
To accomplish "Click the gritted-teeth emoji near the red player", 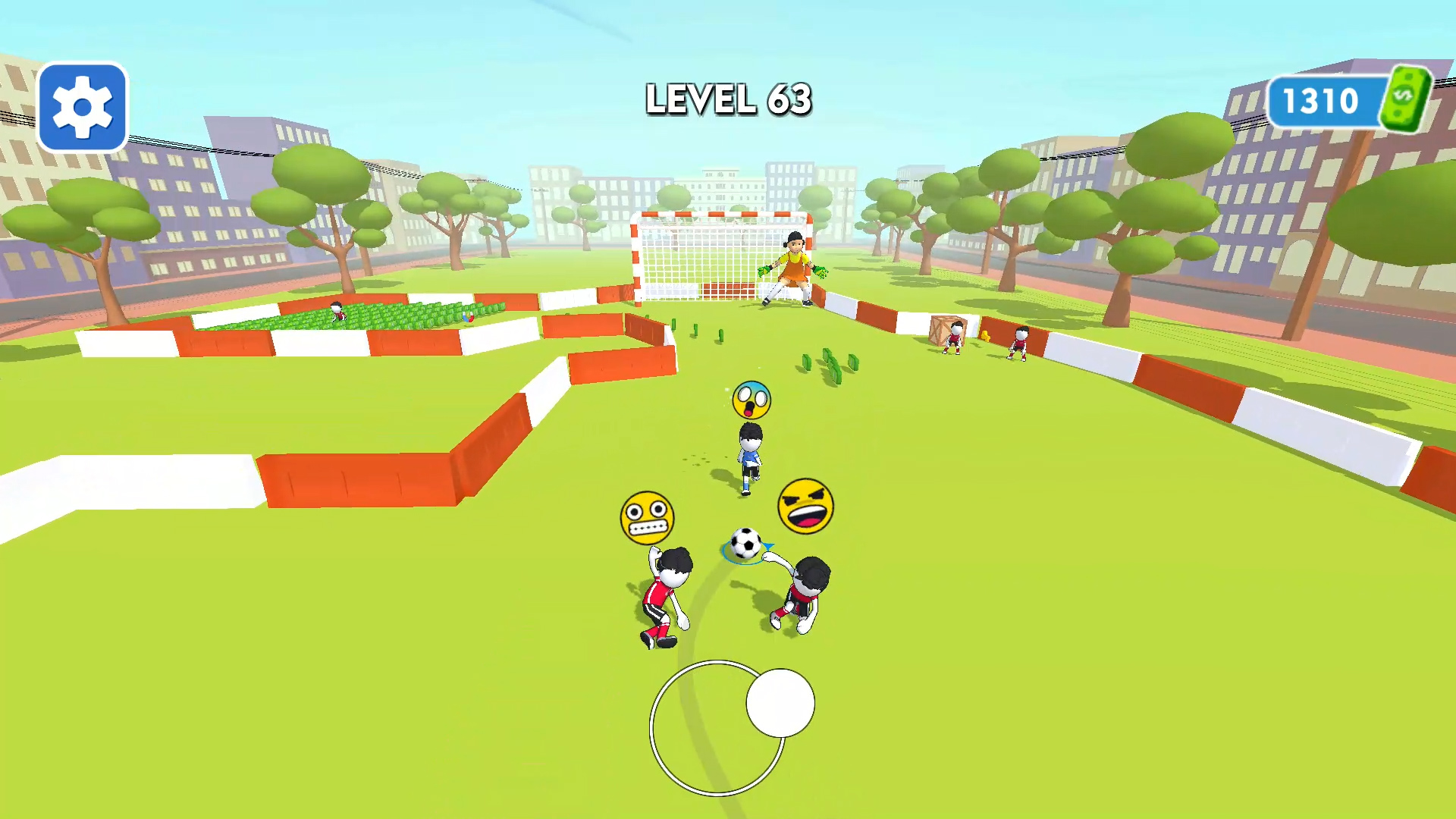I will point(648,516).
